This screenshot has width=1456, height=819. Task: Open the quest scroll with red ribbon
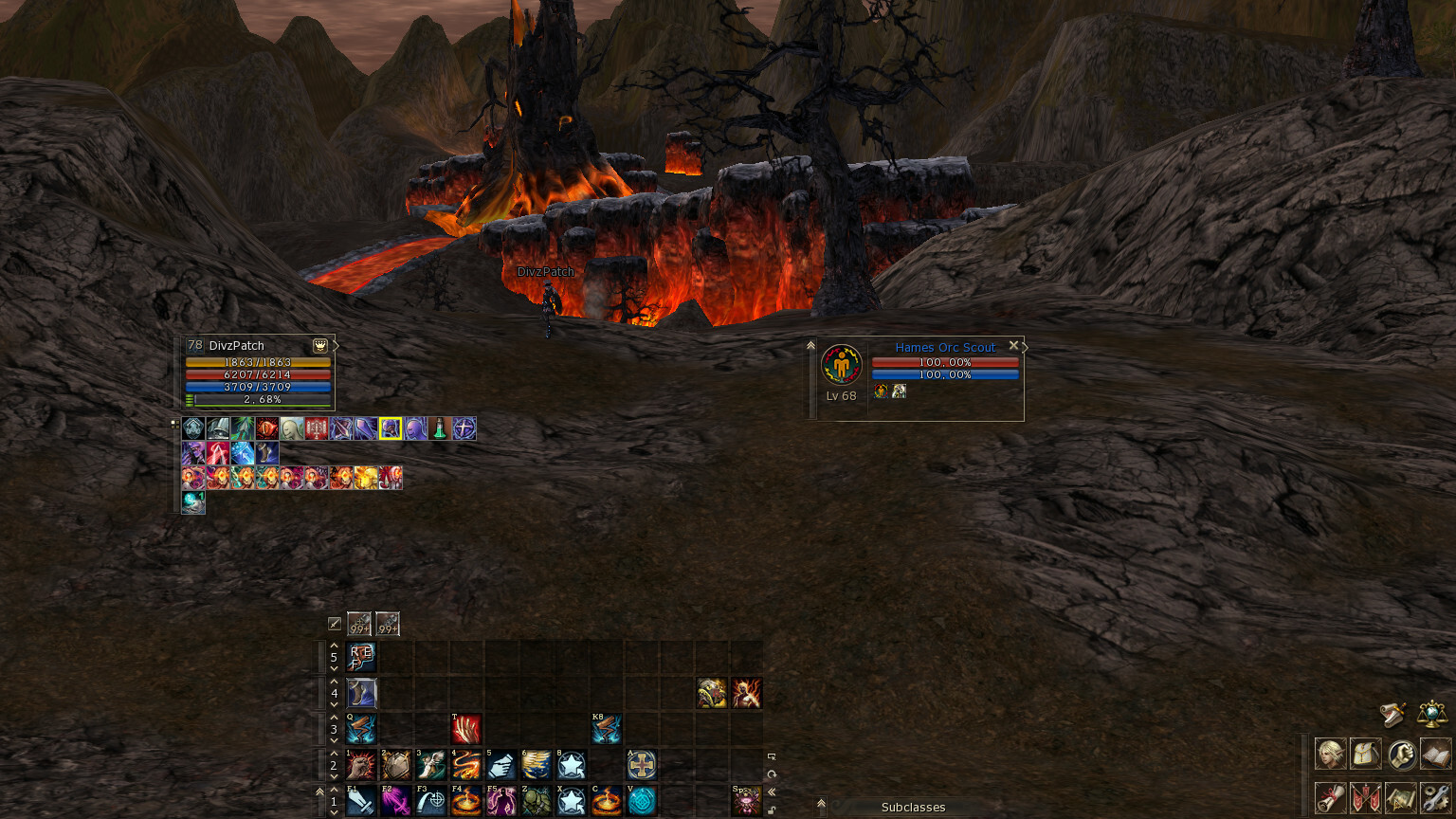(1330, 797)
